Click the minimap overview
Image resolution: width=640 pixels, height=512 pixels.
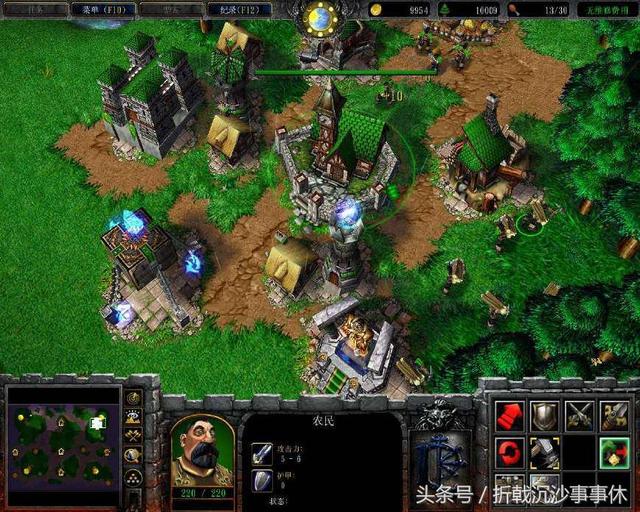pos(62,432)
